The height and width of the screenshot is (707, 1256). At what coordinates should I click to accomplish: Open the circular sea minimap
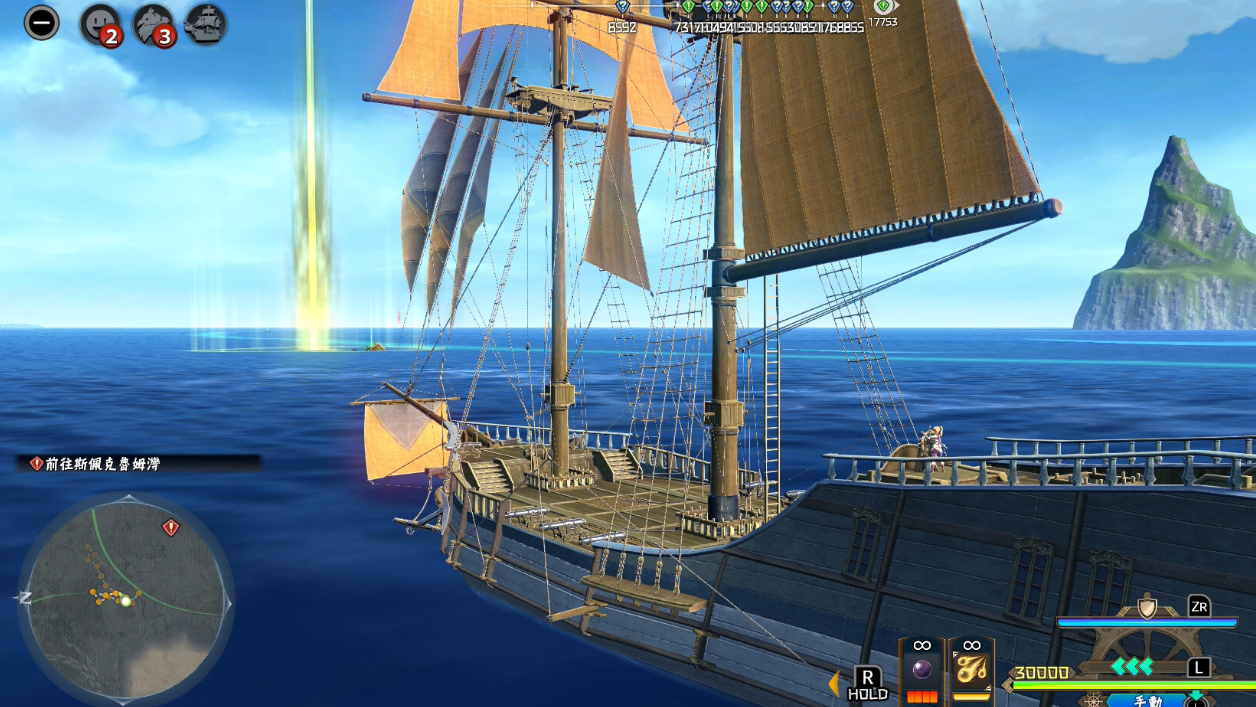(x=125, y=599)
